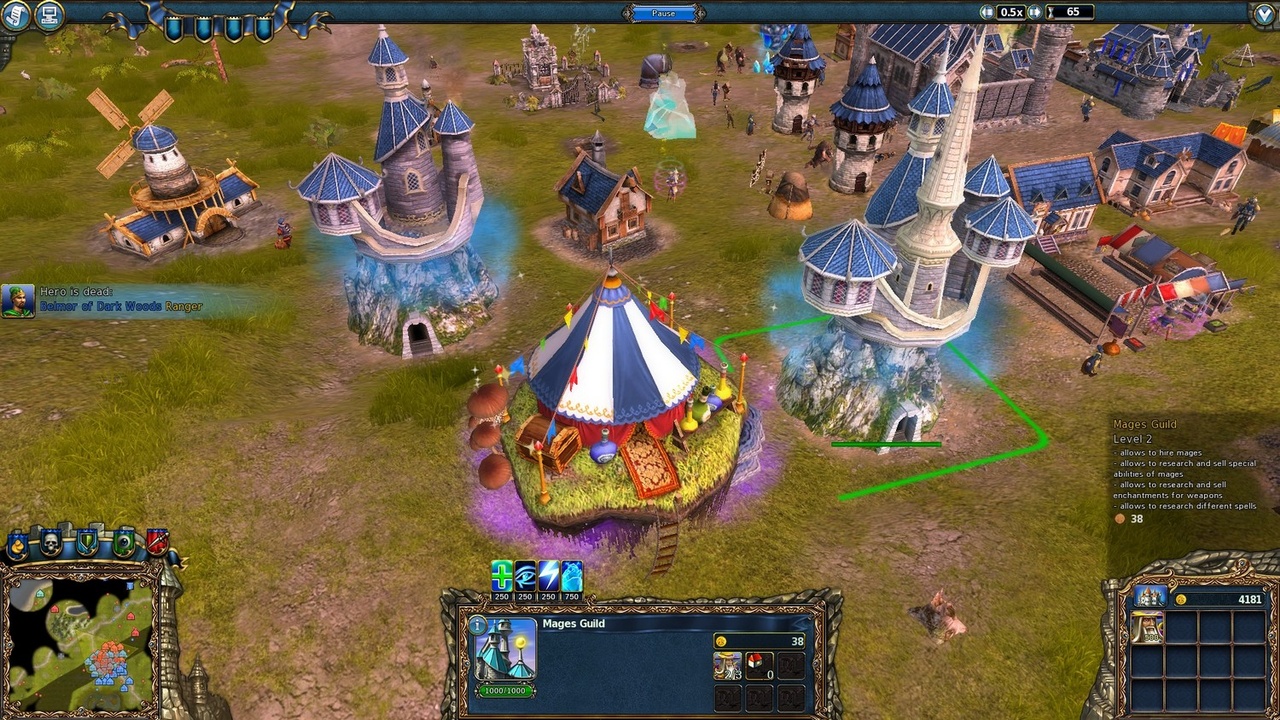Open the quest scroll icon top-left
Image resolution: width=1280 pixels, height=720 pixels.
pyautogui.click(x=15, y=16)
